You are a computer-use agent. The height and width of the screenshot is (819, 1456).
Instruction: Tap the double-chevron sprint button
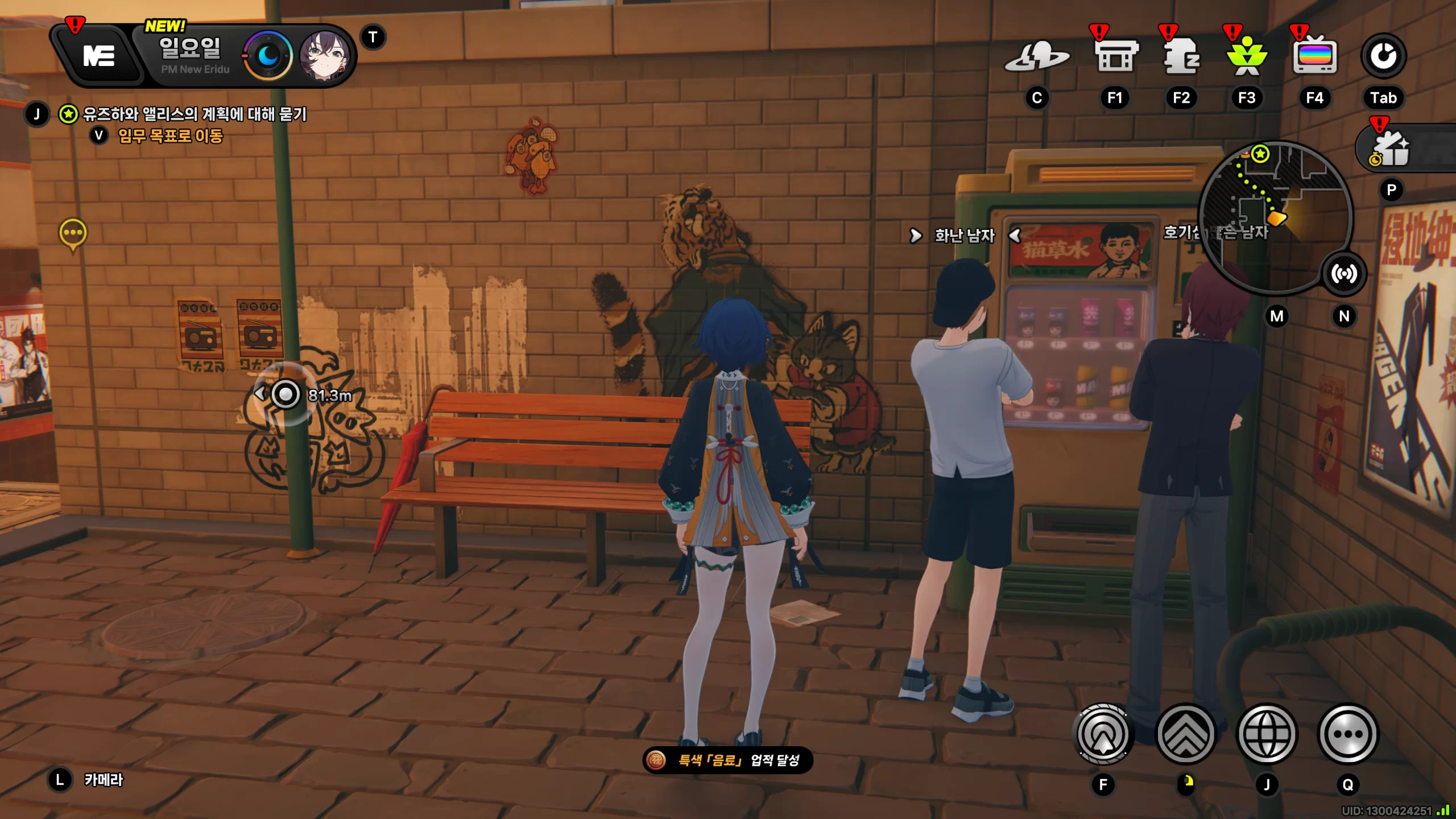pyautogui.click(x=1186, y=734)
